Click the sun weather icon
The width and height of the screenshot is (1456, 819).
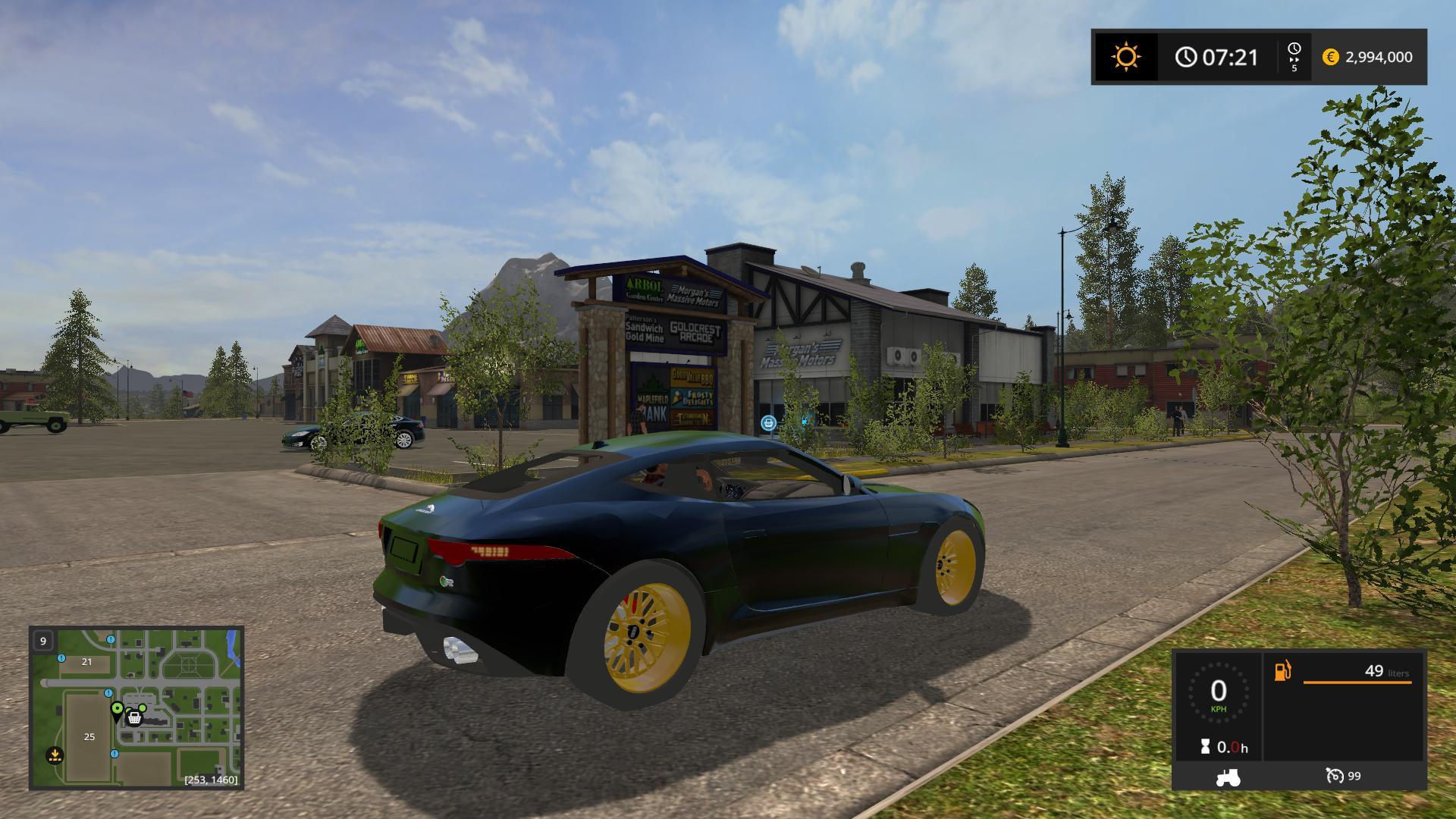coord(1125,57)
